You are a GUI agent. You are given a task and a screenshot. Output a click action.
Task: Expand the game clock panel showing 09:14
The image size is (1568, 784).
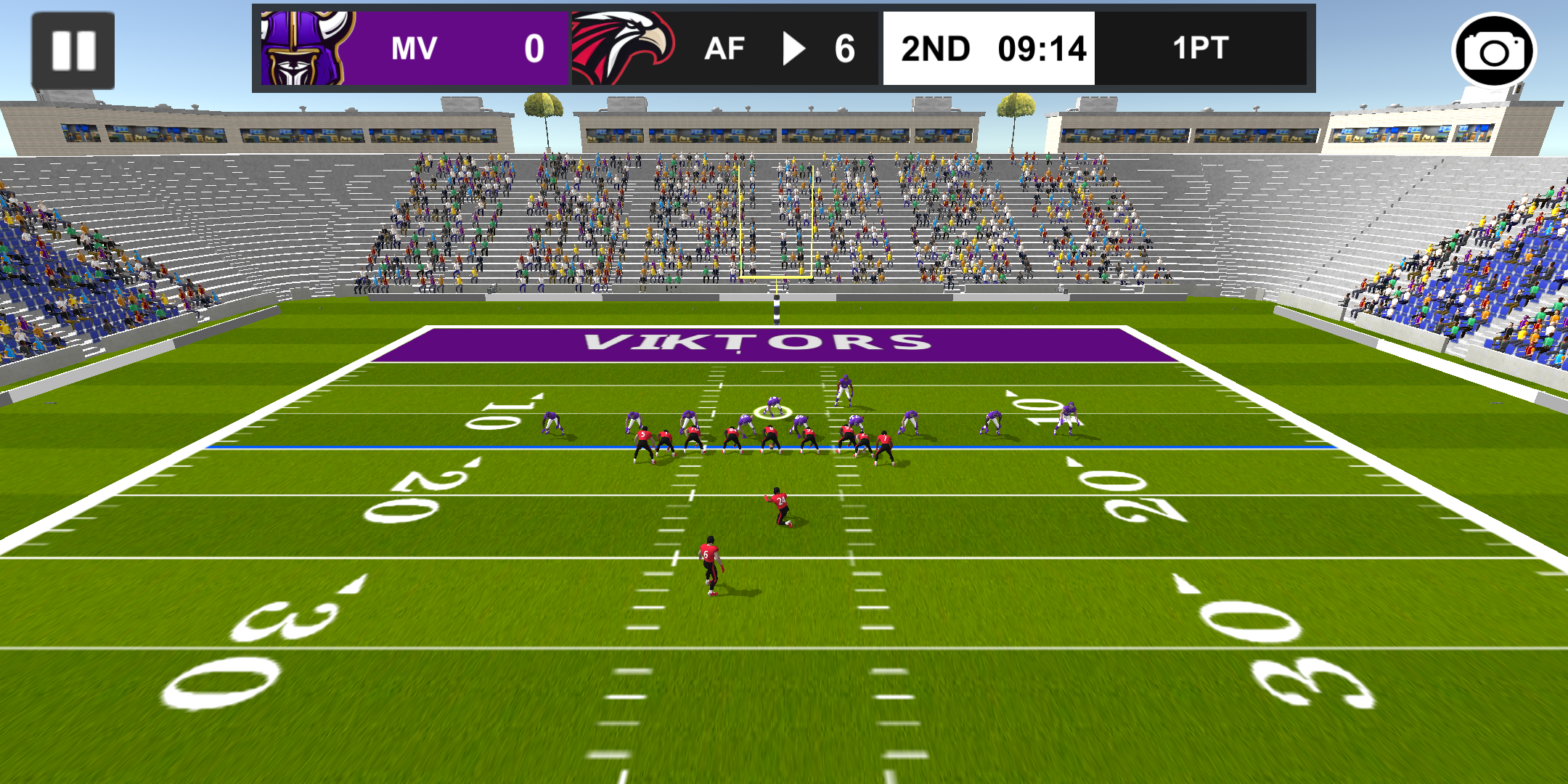[x=1042, y=49]
